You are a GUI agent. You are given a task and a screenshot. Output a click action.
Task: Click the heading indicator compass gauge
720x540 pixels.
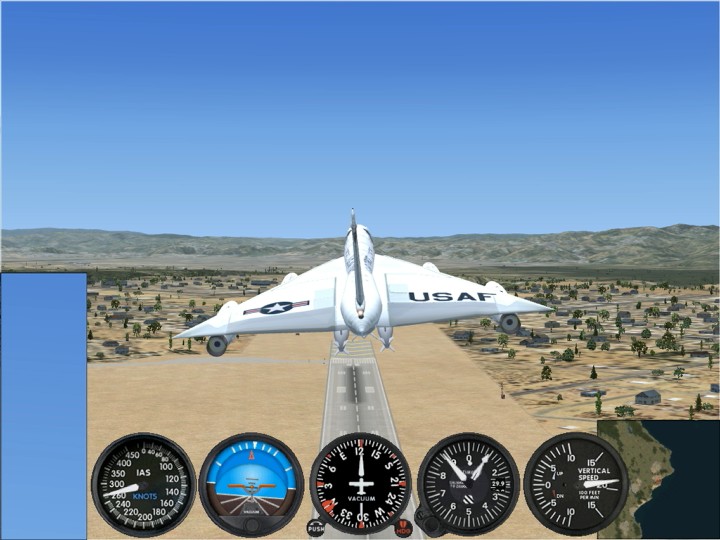tap(360, 484)
